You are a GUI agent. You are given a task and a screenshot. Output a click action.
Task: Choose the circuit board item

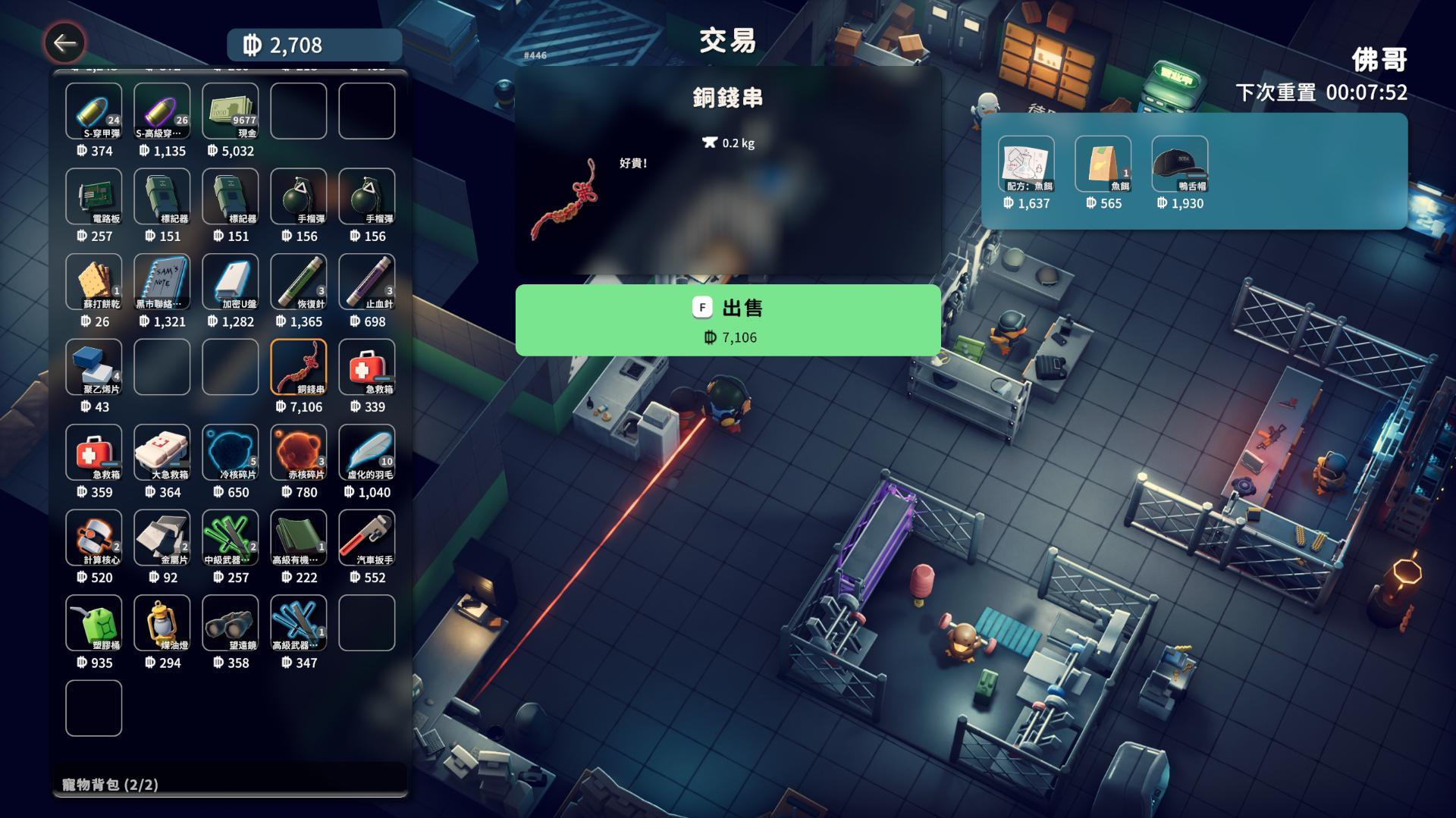click(94, 196)
